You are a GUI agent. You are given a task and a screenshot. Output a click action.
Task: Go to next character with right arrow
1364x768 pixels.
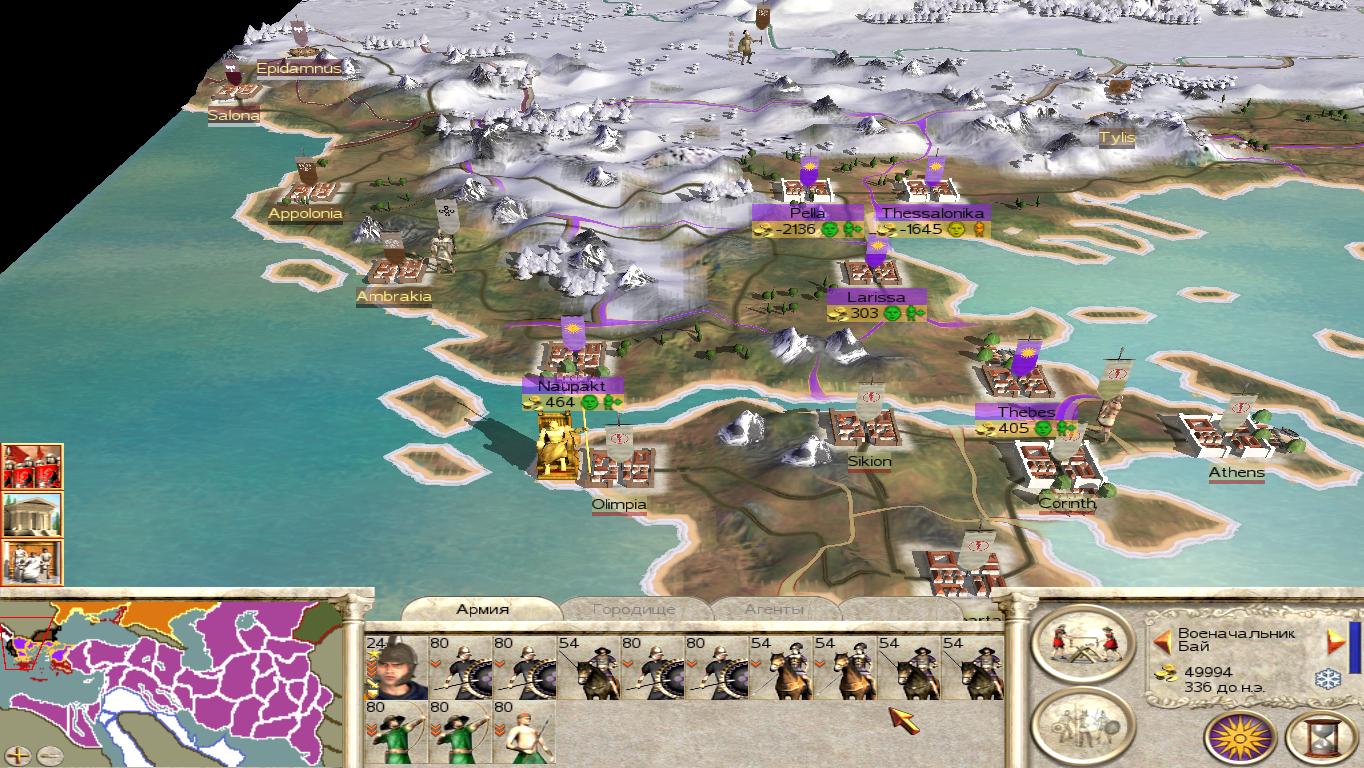(1334, 640)
